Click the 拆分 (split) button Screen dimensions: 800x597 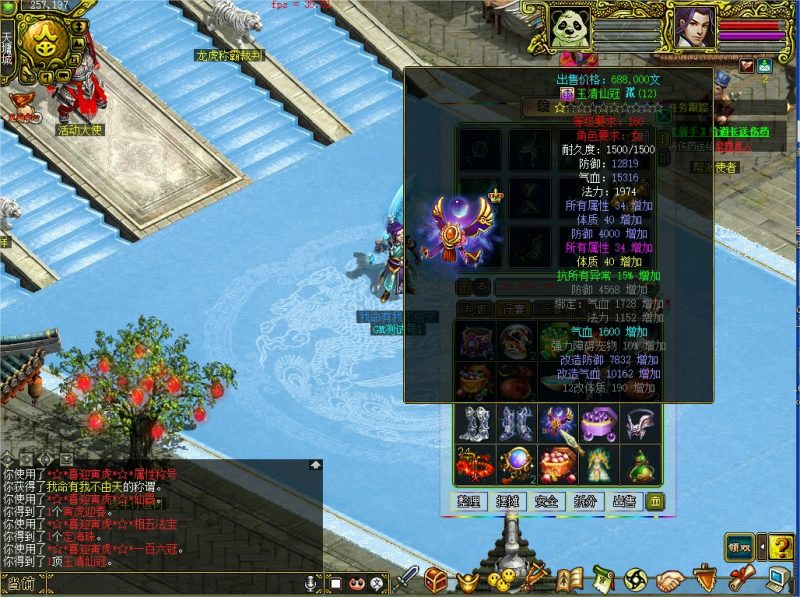(x=585, y=500)
